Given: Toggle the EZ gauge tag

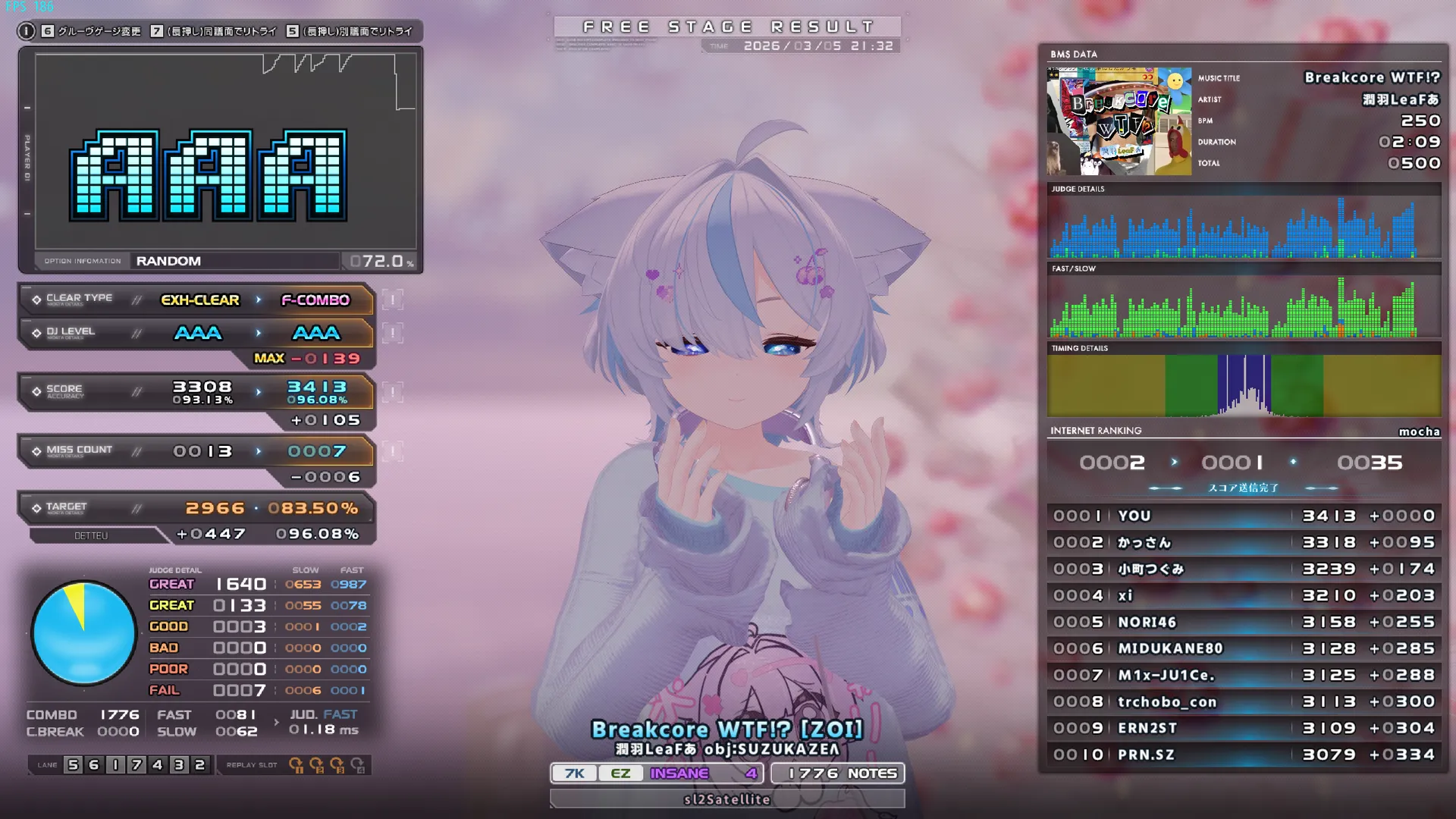Looking at the screenshot, I should (620, 773).
